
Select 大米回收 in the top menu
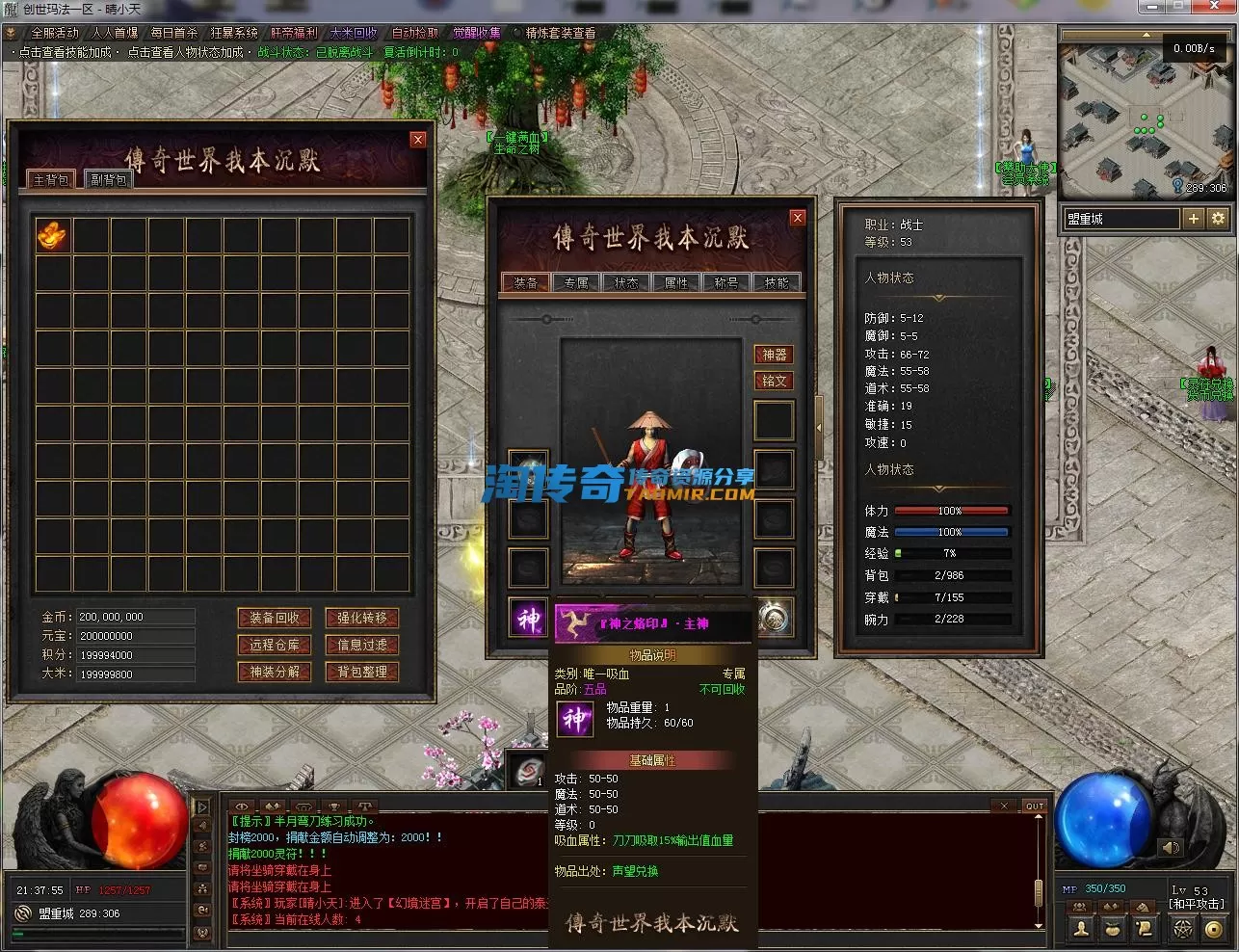(354, 33)
